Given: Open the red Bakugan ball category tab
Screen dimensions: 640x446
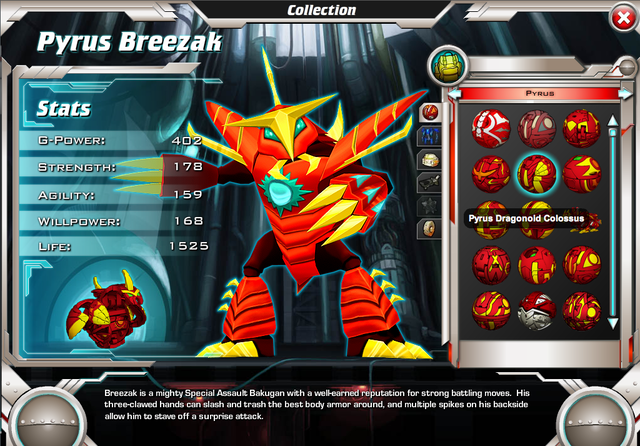Looking at the screenshot, I should coord(431,110).
